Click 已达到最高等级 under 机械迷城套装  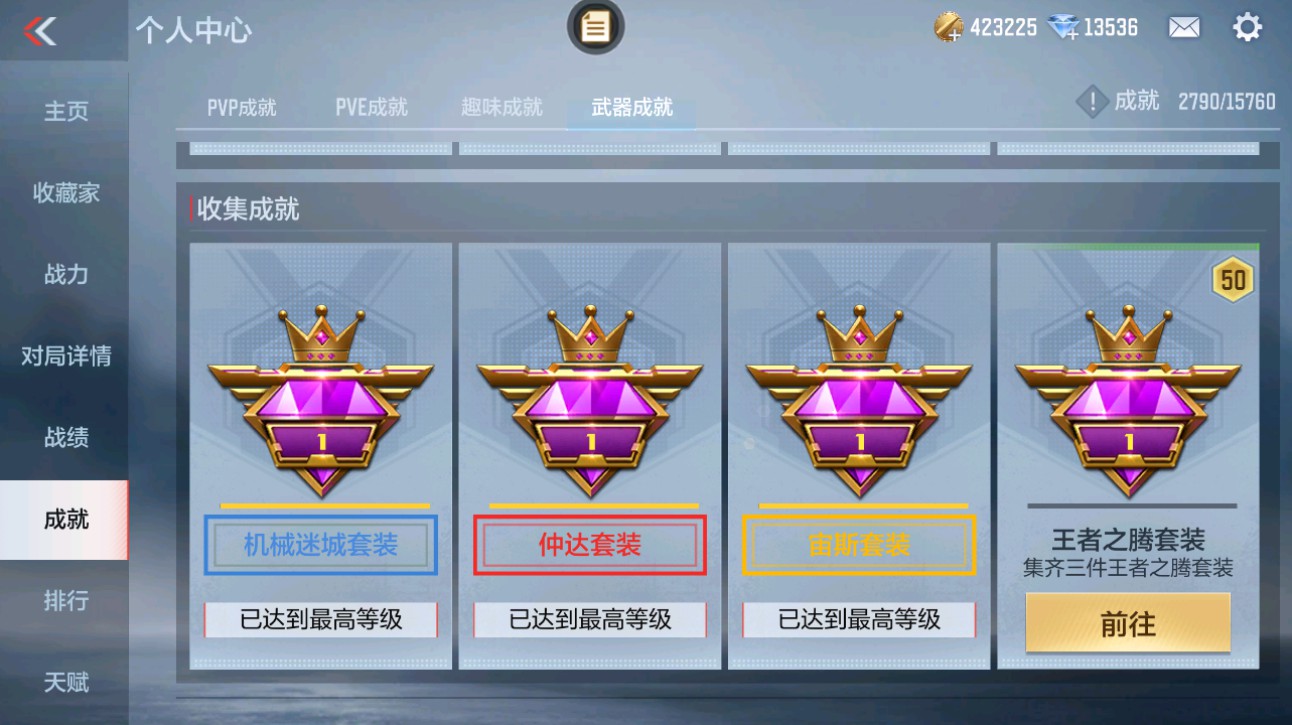tap(320, 620)
